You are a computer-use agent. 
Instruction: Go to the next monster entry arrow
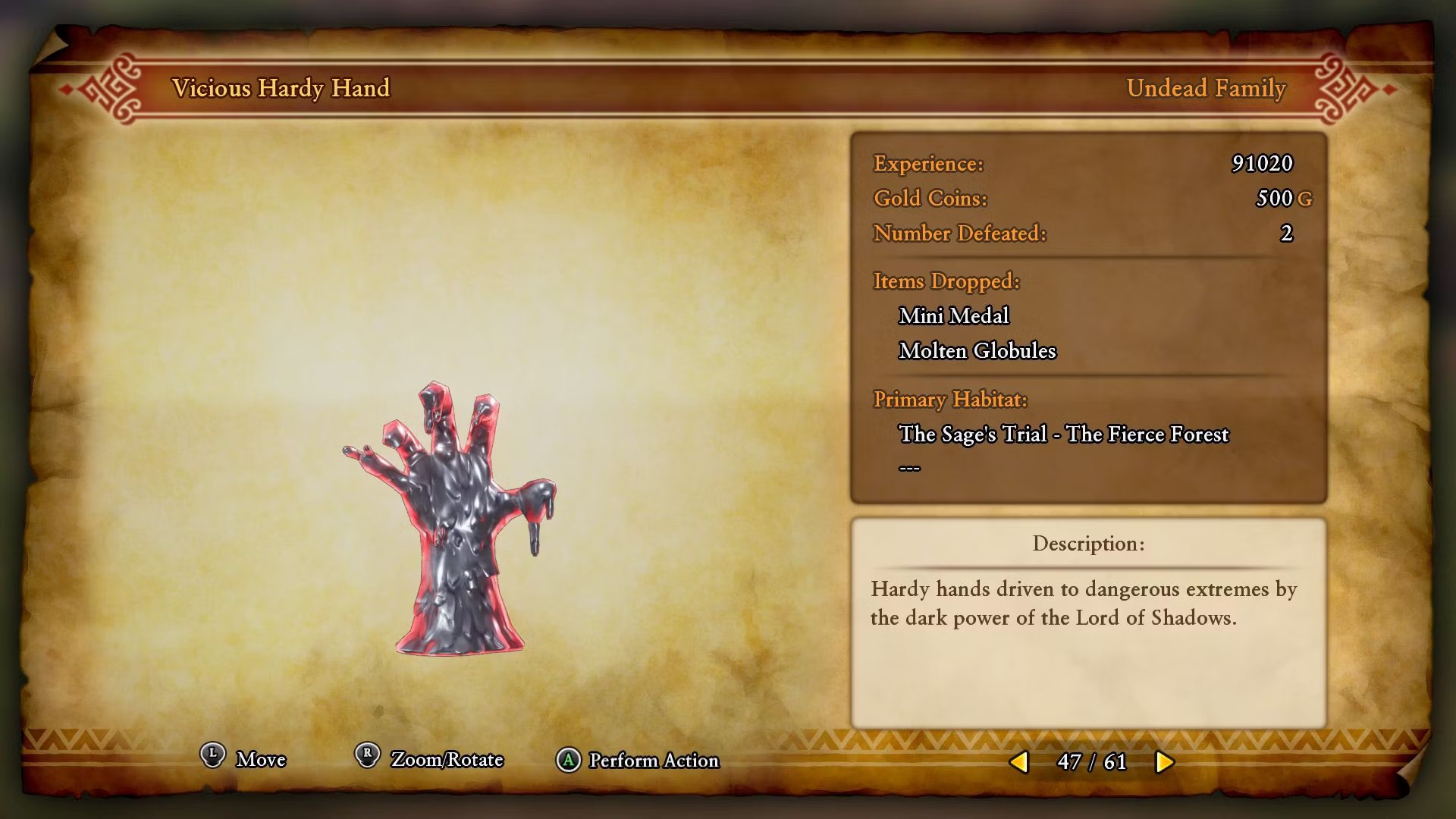pos(1164,761)
